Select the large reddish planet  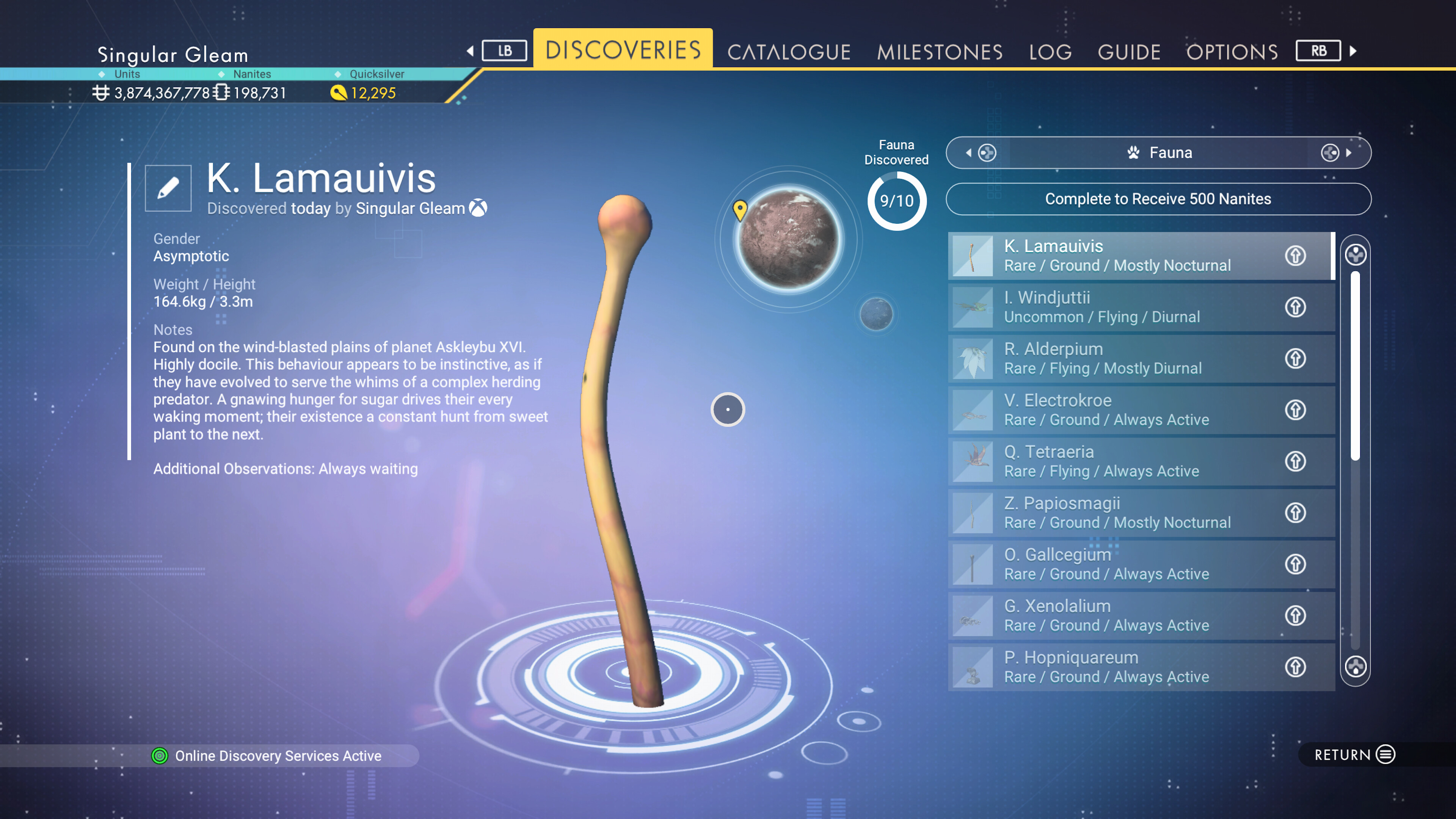[x=789, y=238]
